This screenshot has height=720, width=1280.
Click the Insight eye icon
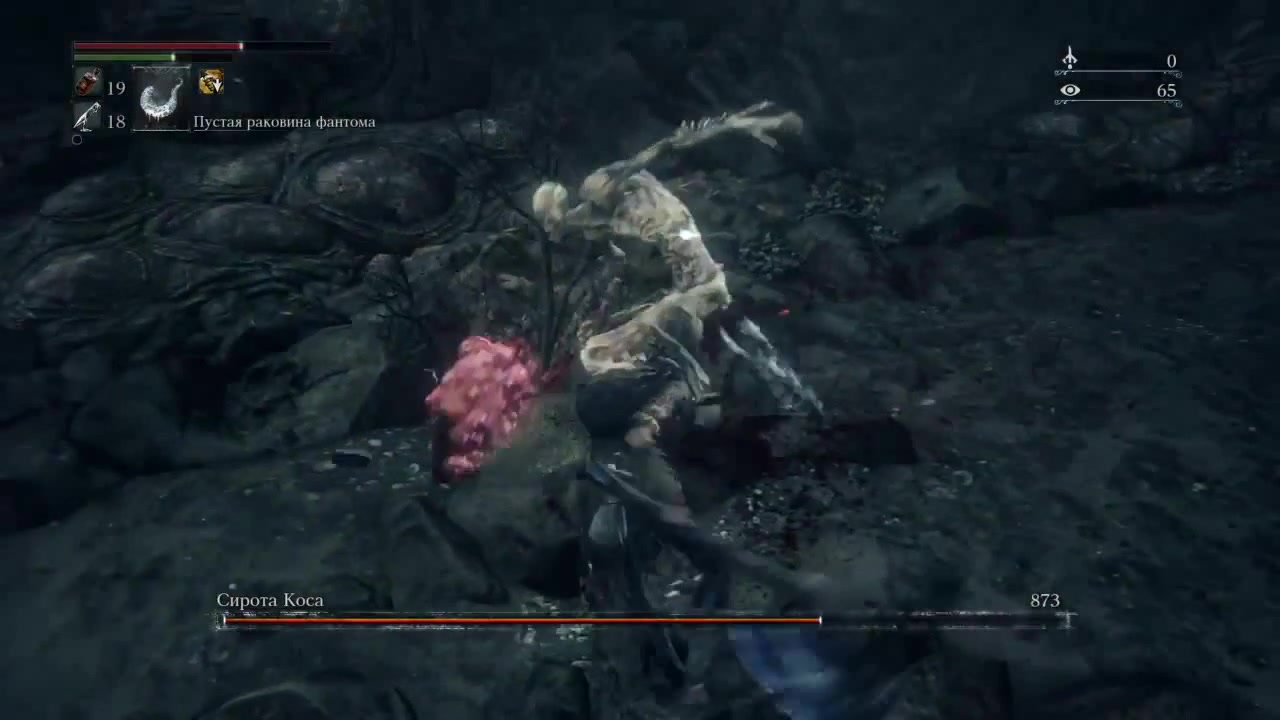tap(1069, 91)
